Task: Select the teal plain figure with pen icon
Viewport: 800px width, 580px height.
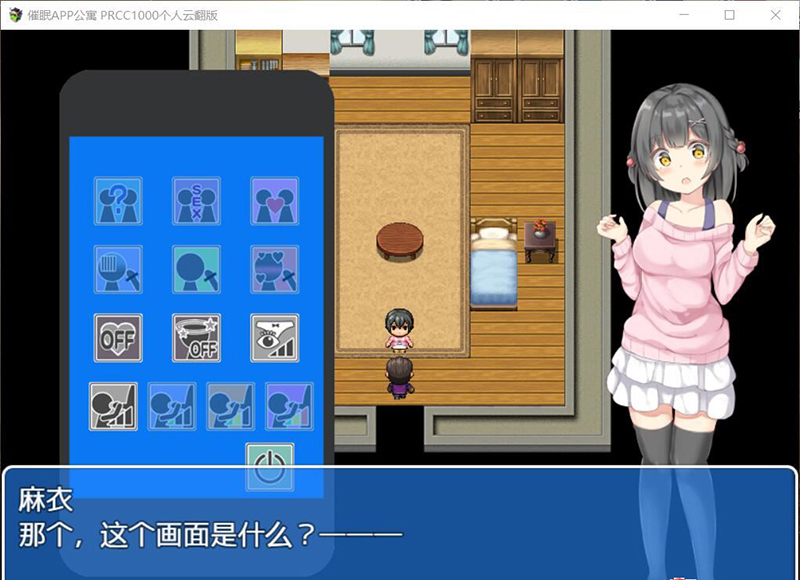Action: point(196,269)
